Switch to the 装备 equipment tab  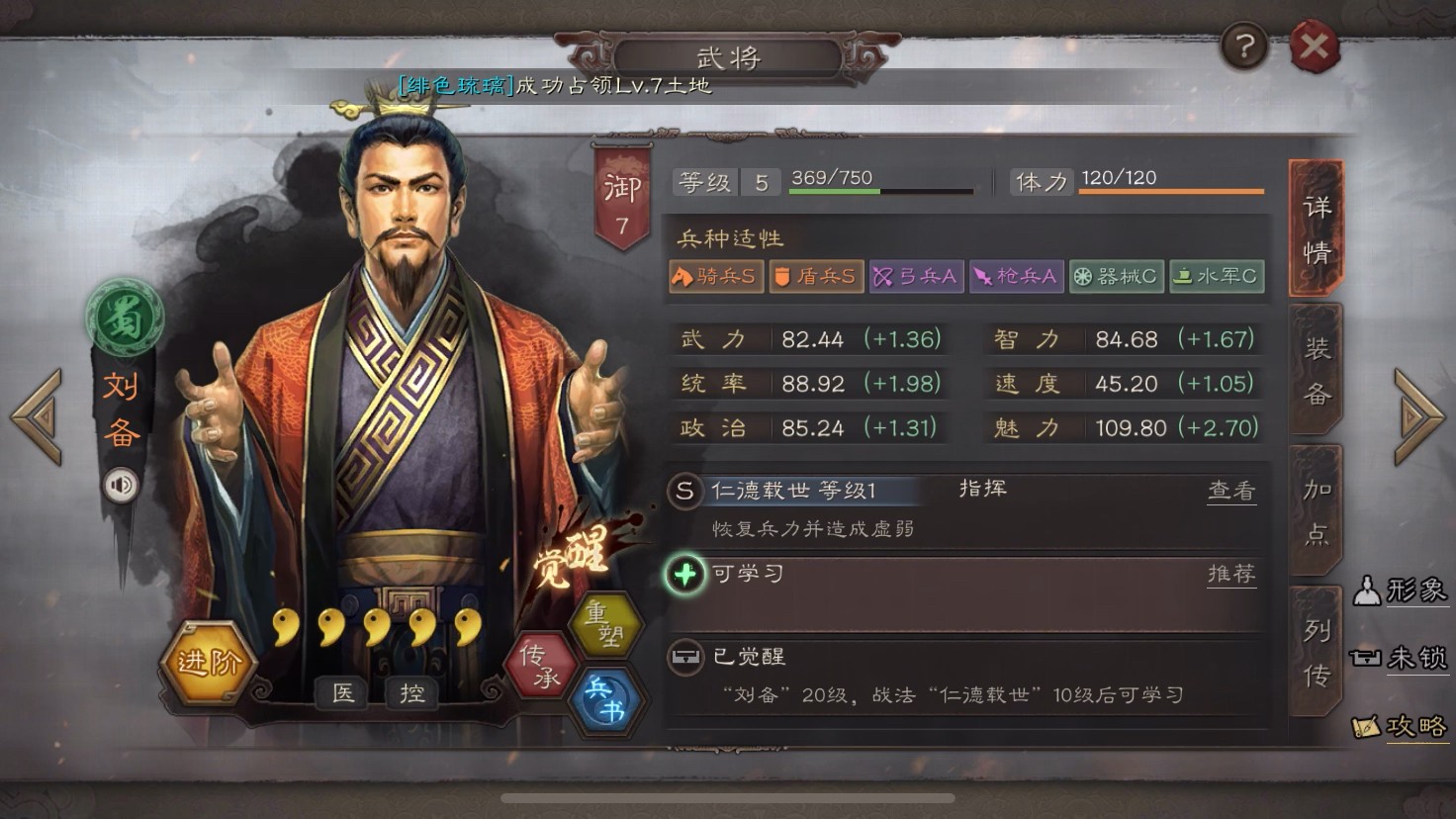1316,370
